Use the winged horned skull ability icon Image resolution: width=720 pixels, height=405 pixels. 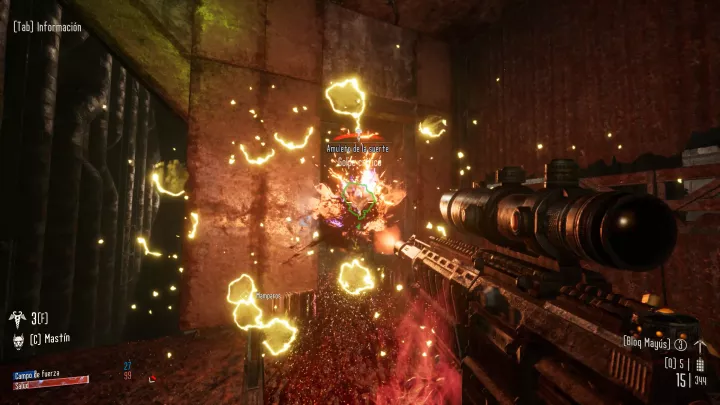16,318
